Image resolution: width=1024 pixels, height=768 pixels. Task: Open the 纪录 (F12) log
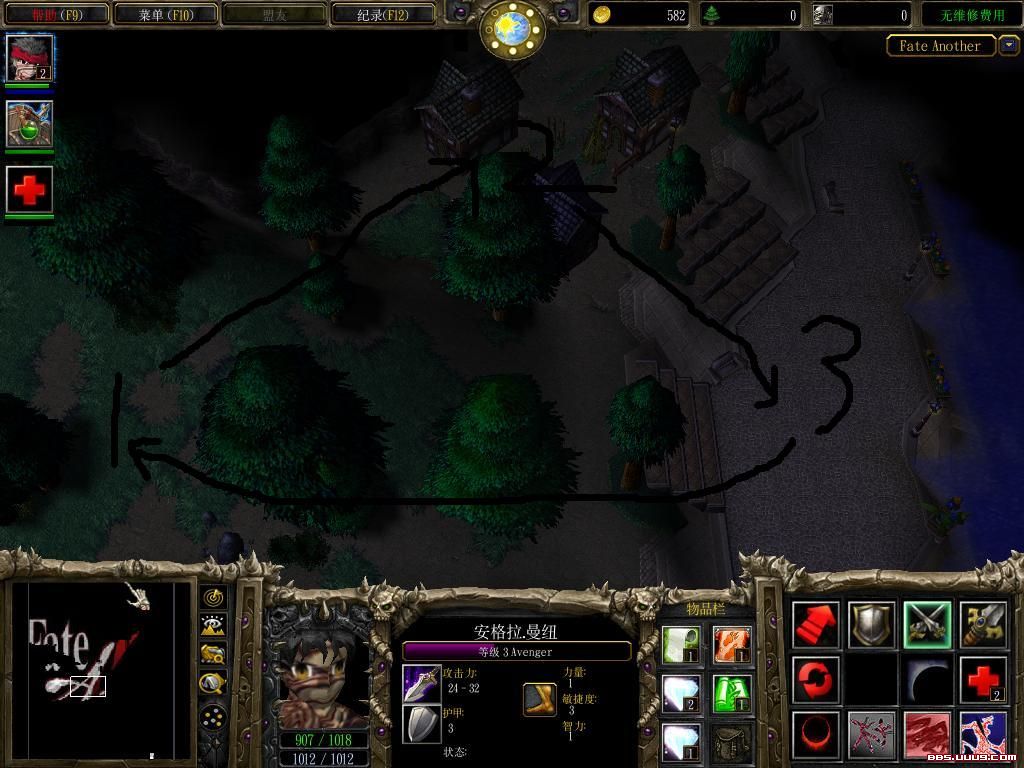tap(383, 15)
